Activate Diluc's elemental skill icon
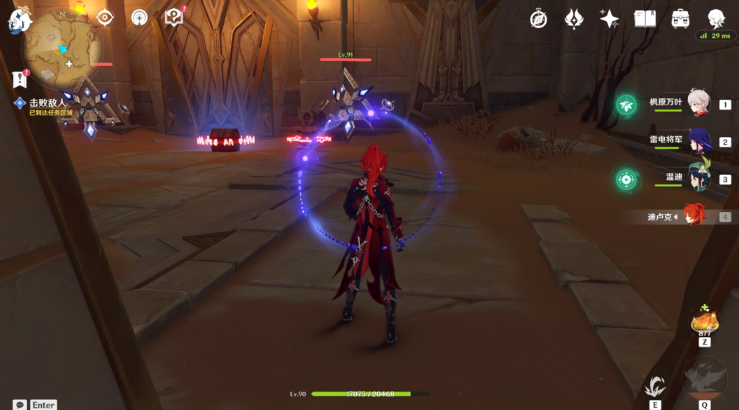739x410 pixels. [x=655, y=387]
